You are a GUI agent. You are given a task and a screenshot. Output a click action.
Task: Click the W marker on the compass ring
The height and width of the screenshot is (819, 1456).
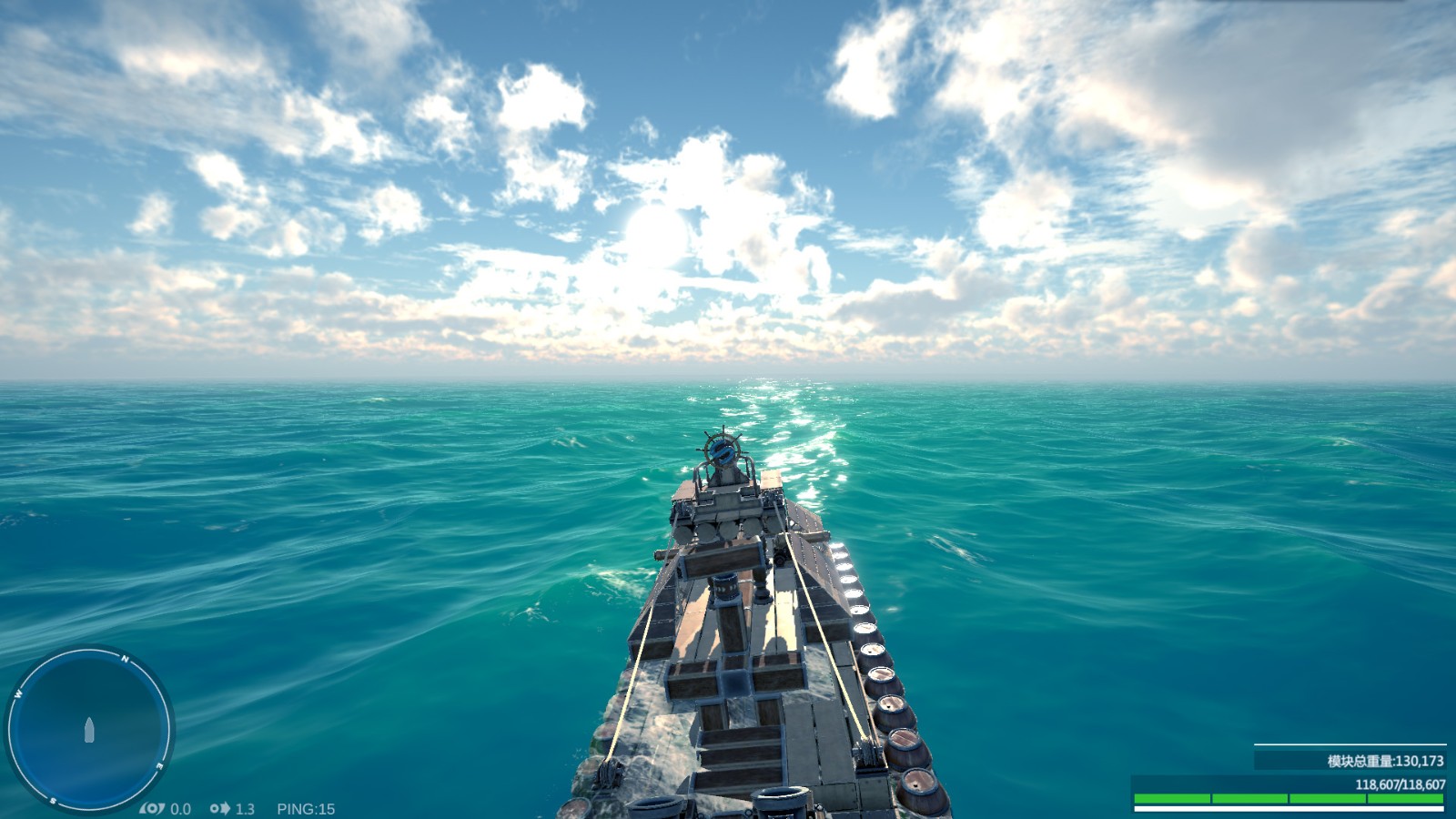[18, 694]
